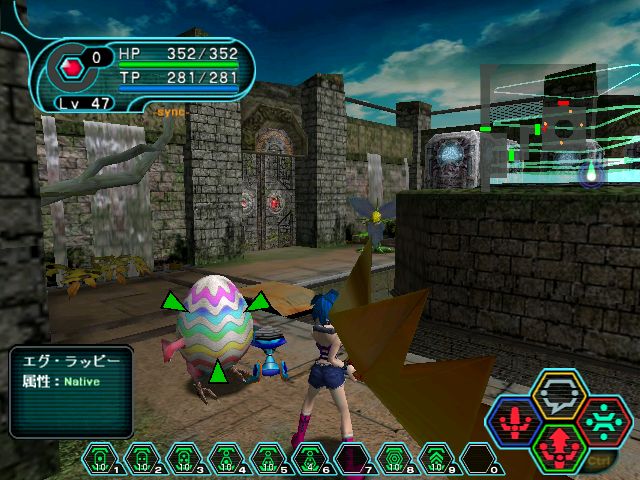Use the item in hotbar slot 2

click(143, 460)
